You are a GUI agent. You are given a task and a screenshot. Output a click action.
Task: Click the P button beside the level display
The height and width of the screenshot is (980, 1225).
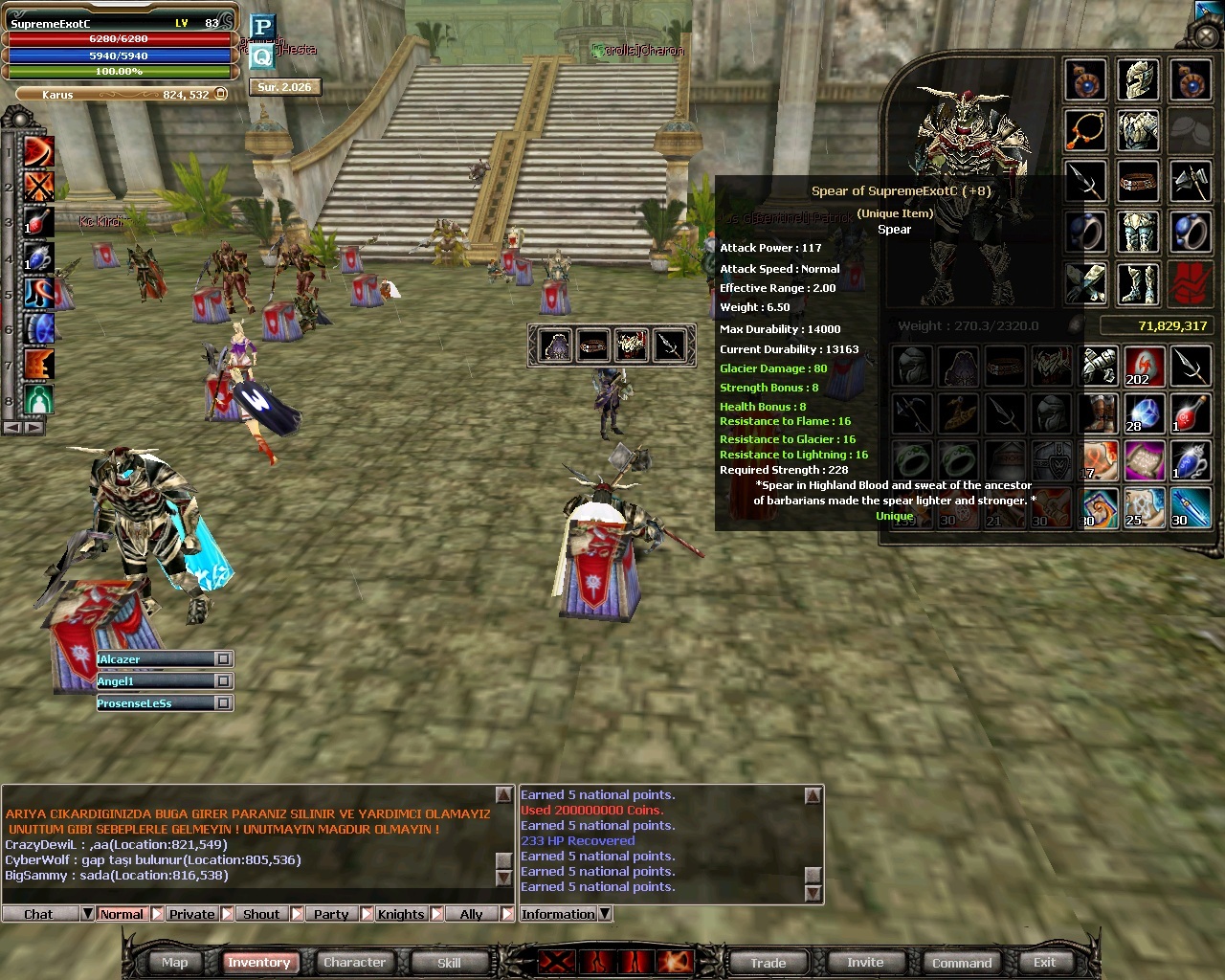tap(262, 27)
